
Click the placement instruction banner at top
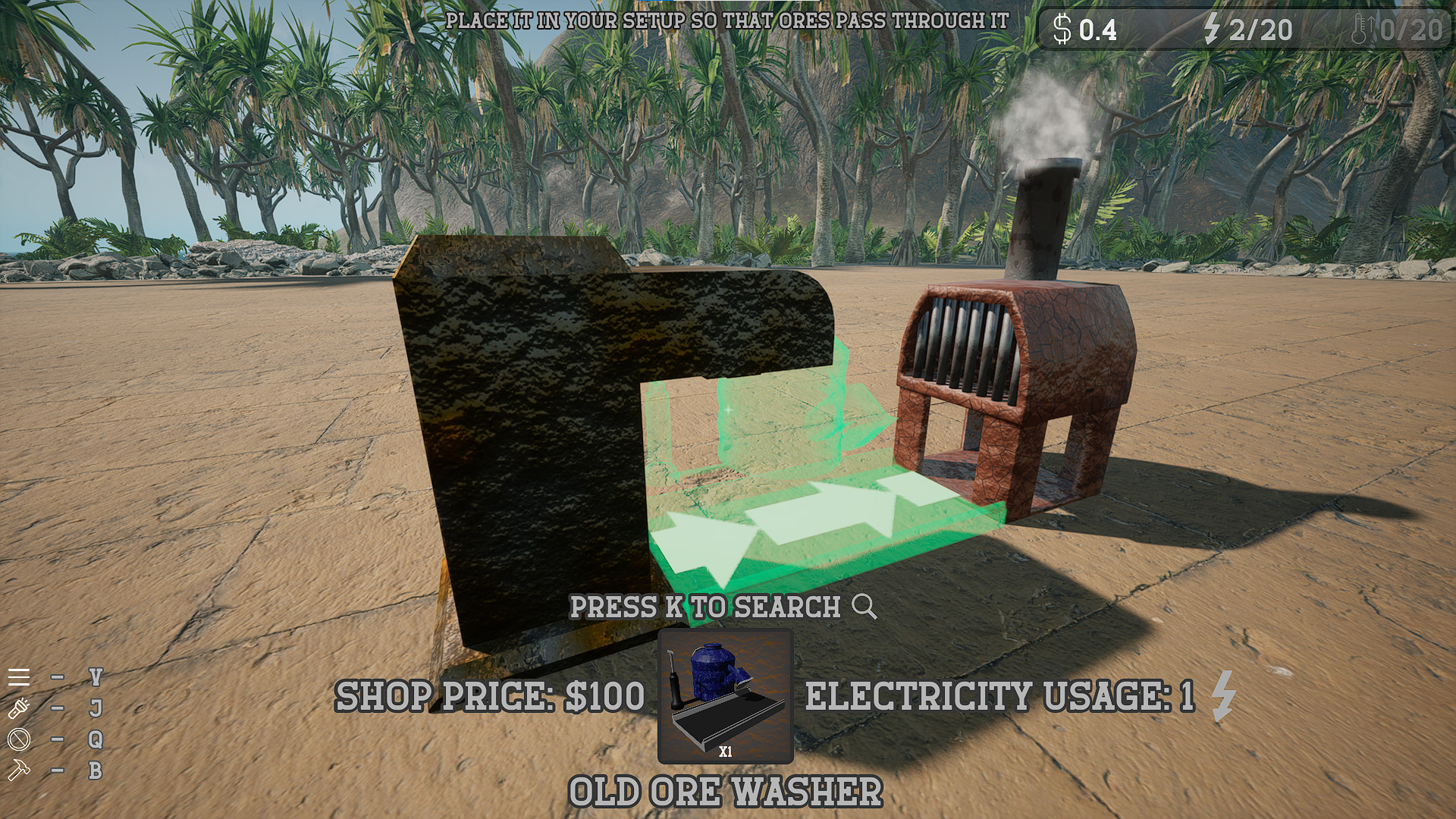click(728, 21)
